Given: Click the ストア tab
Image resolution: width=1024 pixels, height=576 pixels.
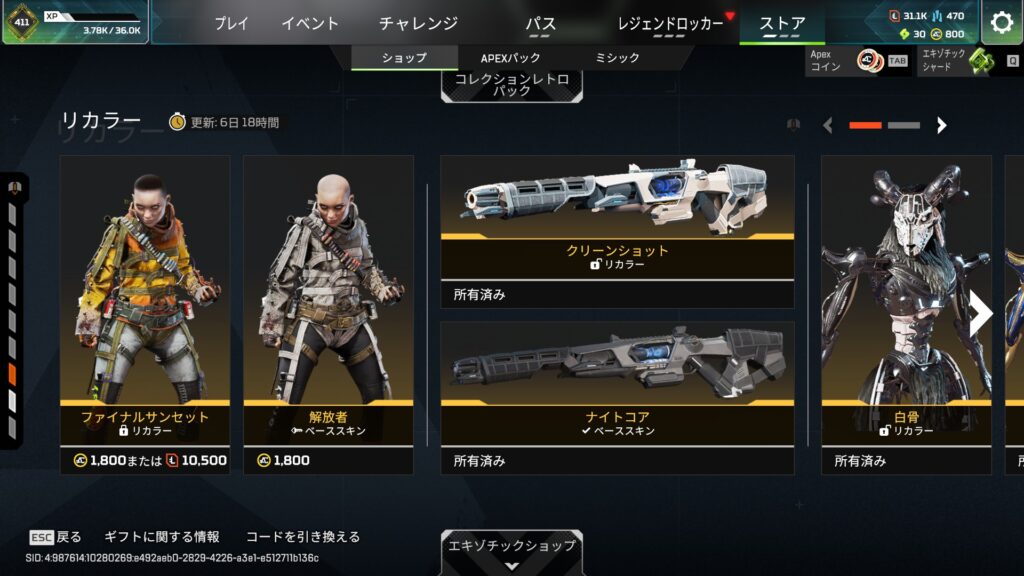Looking at the screenshot, I should coord(782,23).
